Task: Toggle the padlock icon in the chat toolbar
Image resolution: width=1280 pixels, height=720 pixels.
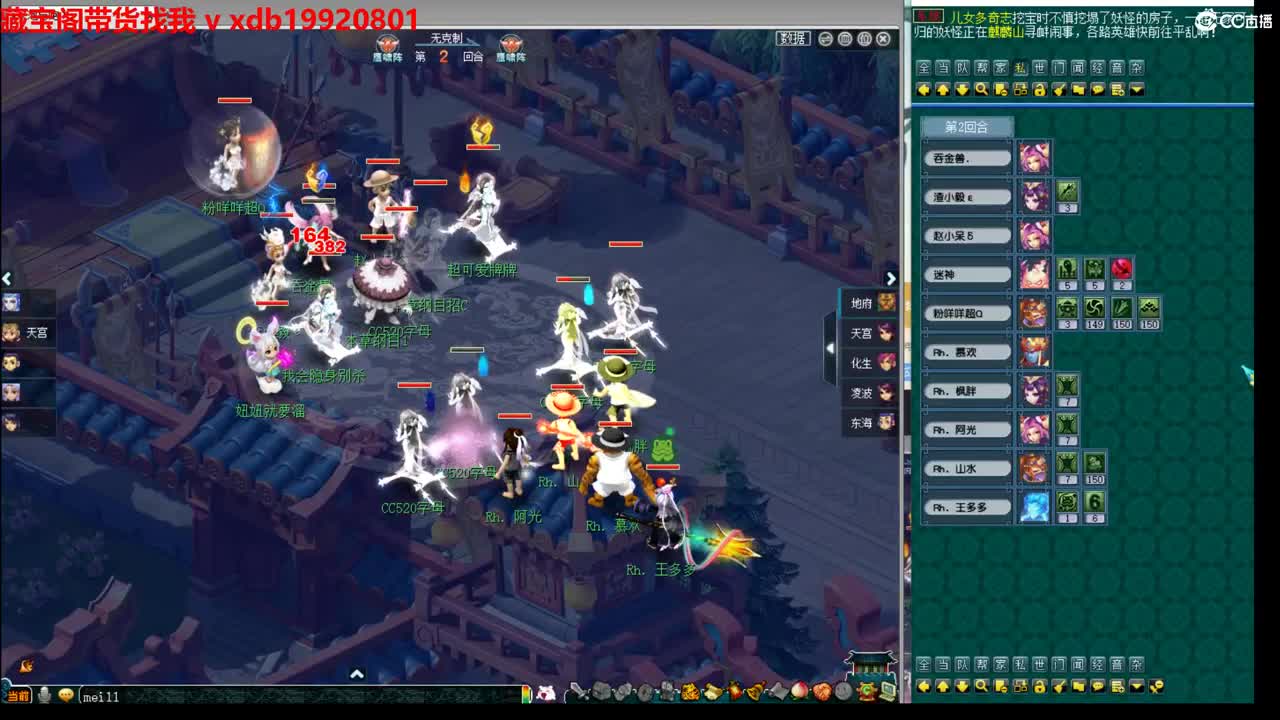Action: pyautogui.click(x=1041, y=89)
